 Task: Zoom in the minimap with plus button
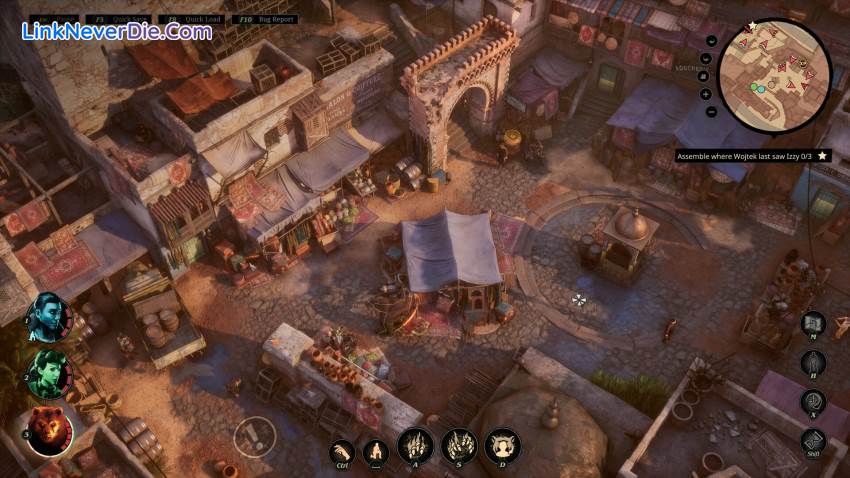pyautogui.click(x=707, y=94)
